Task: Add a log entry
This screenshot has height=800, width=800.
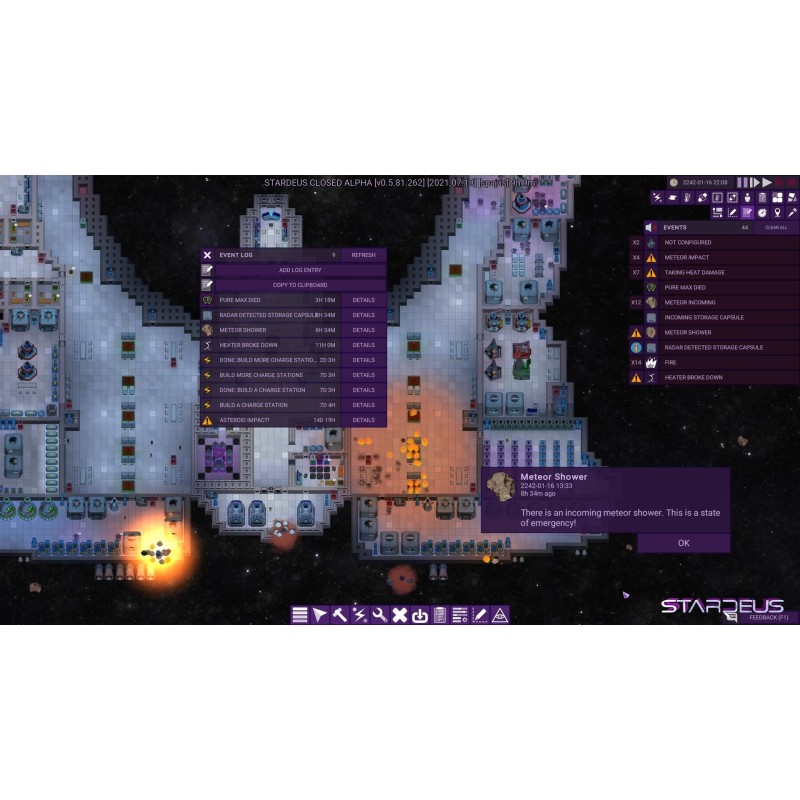Action: 300,270
